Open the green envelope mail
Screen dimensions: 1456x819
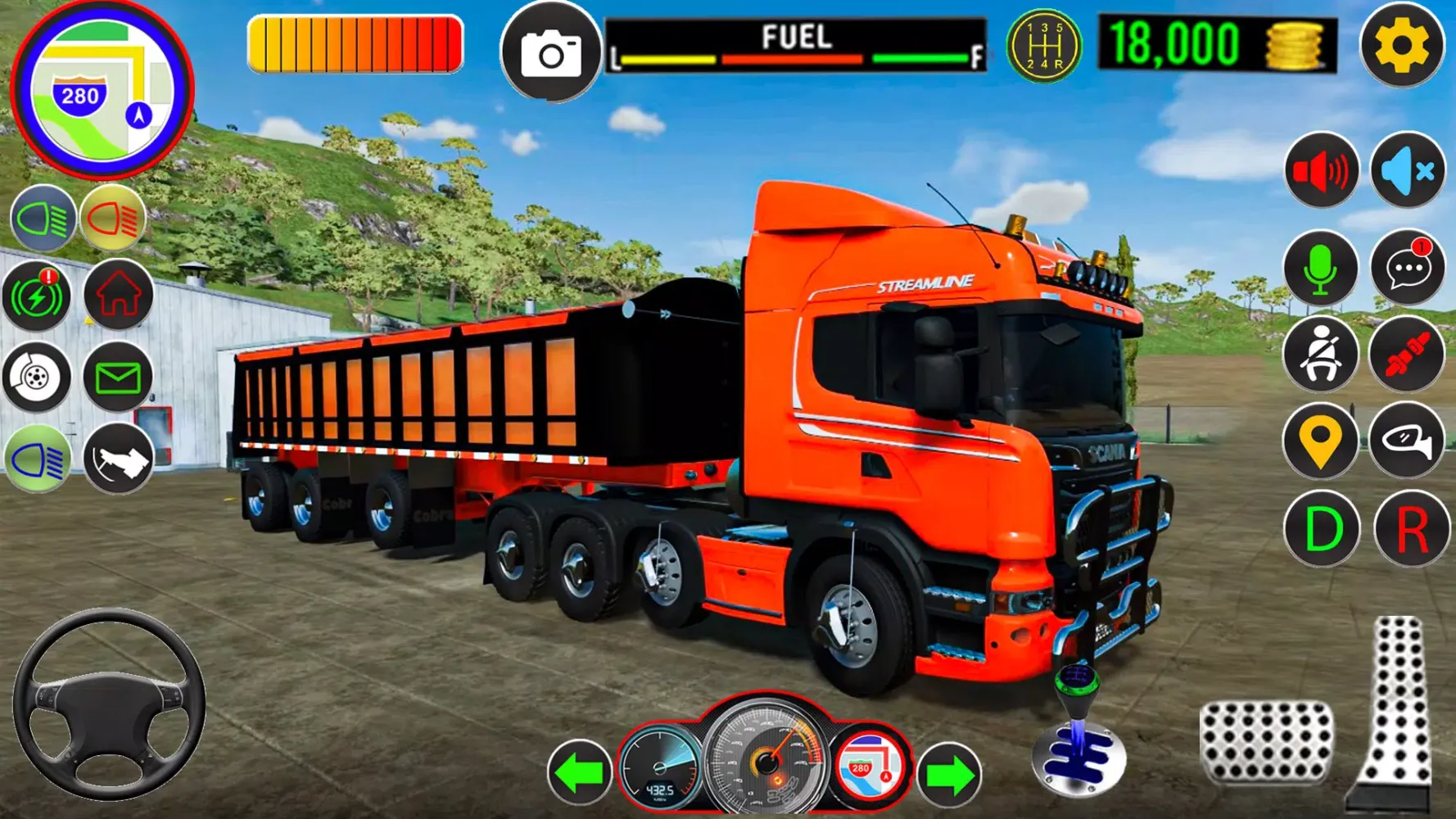[119, 378]
